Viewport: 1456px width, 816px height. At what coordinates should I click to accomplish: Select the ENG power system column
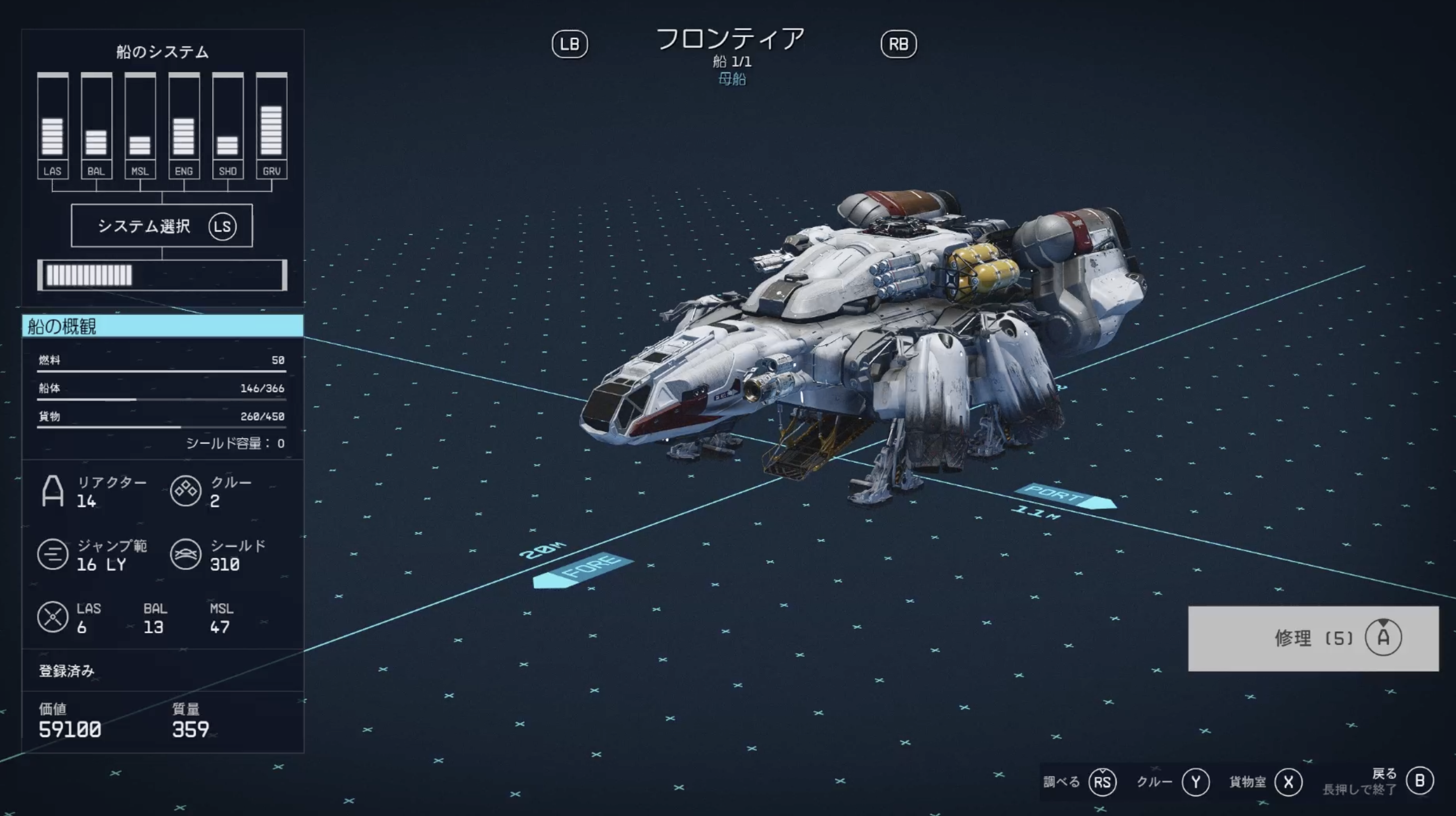coord(184,125)
